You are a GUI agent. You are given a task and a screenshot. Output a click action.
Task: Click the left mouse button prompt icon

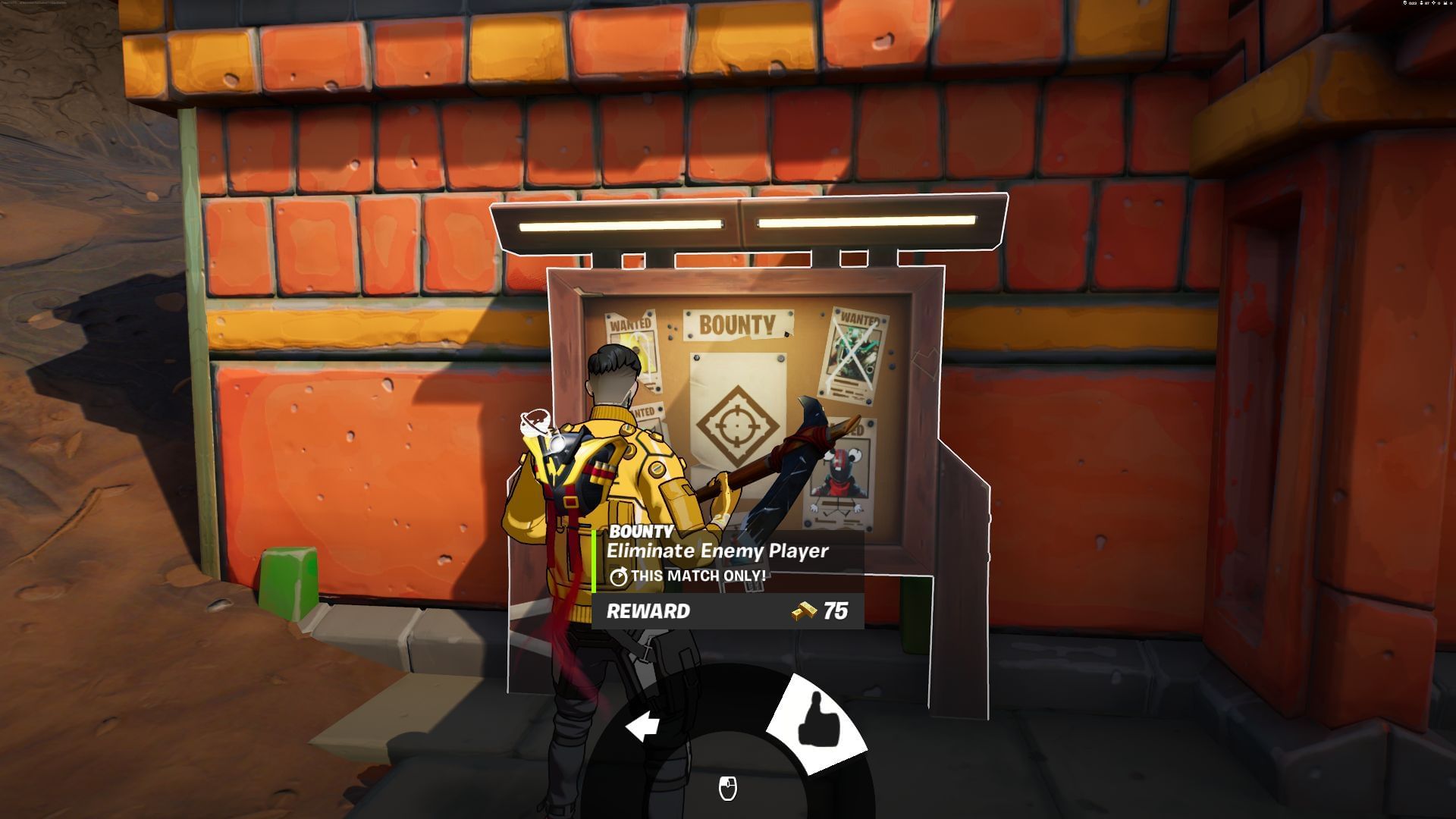coord(727,789)
